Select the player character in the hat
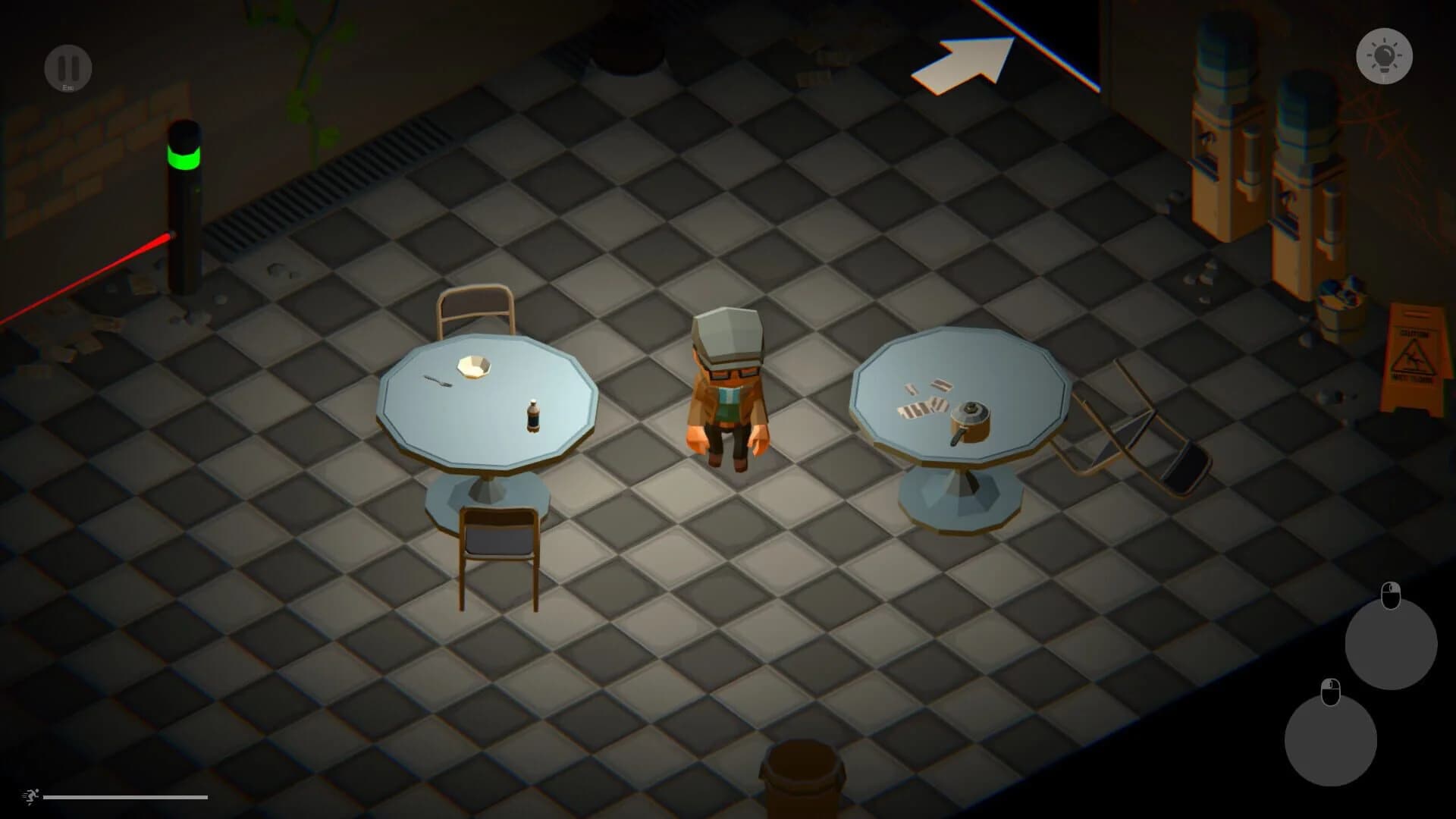The image size is (1456, 819). pos(726,387)
